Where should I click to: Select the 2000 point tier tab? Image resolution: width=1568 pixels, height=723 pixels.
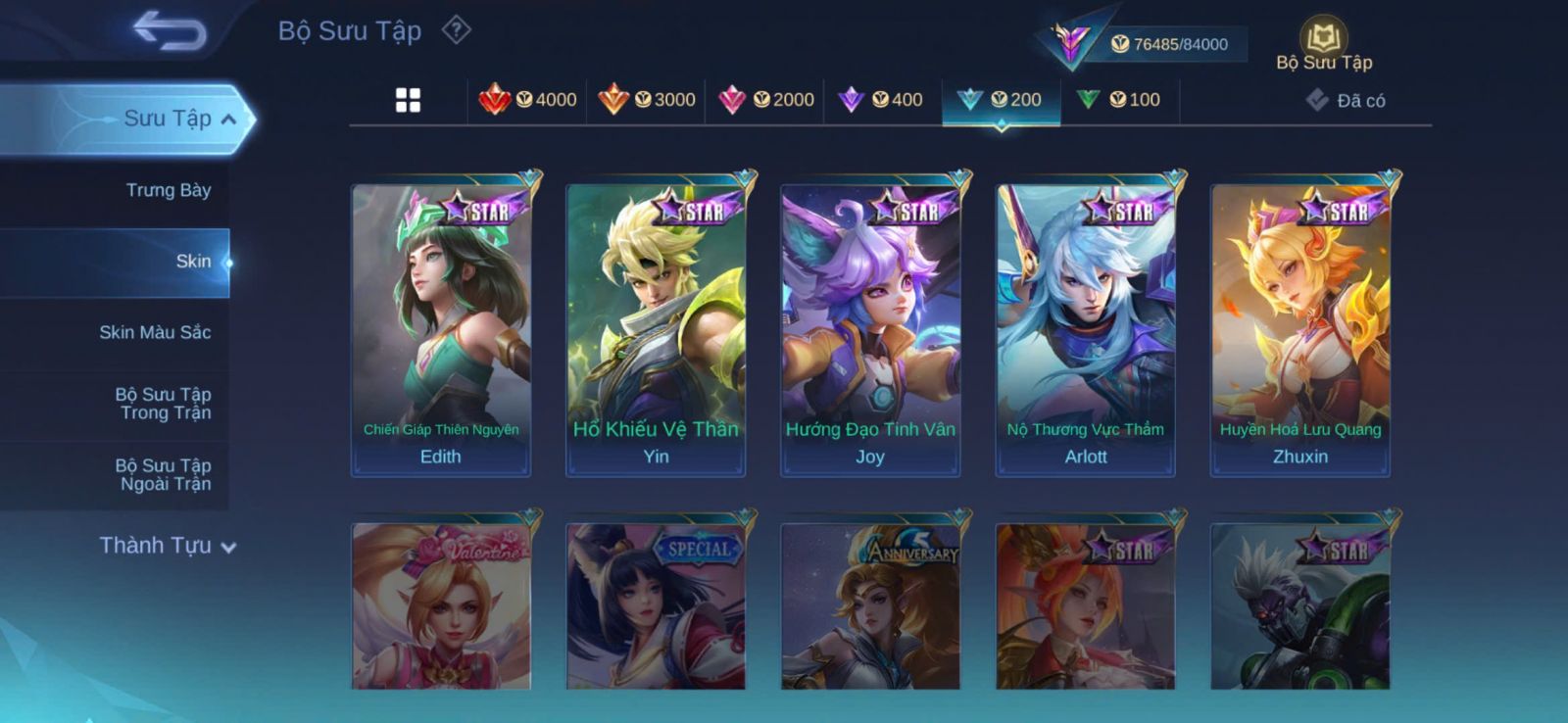click(x=765, y=100)
